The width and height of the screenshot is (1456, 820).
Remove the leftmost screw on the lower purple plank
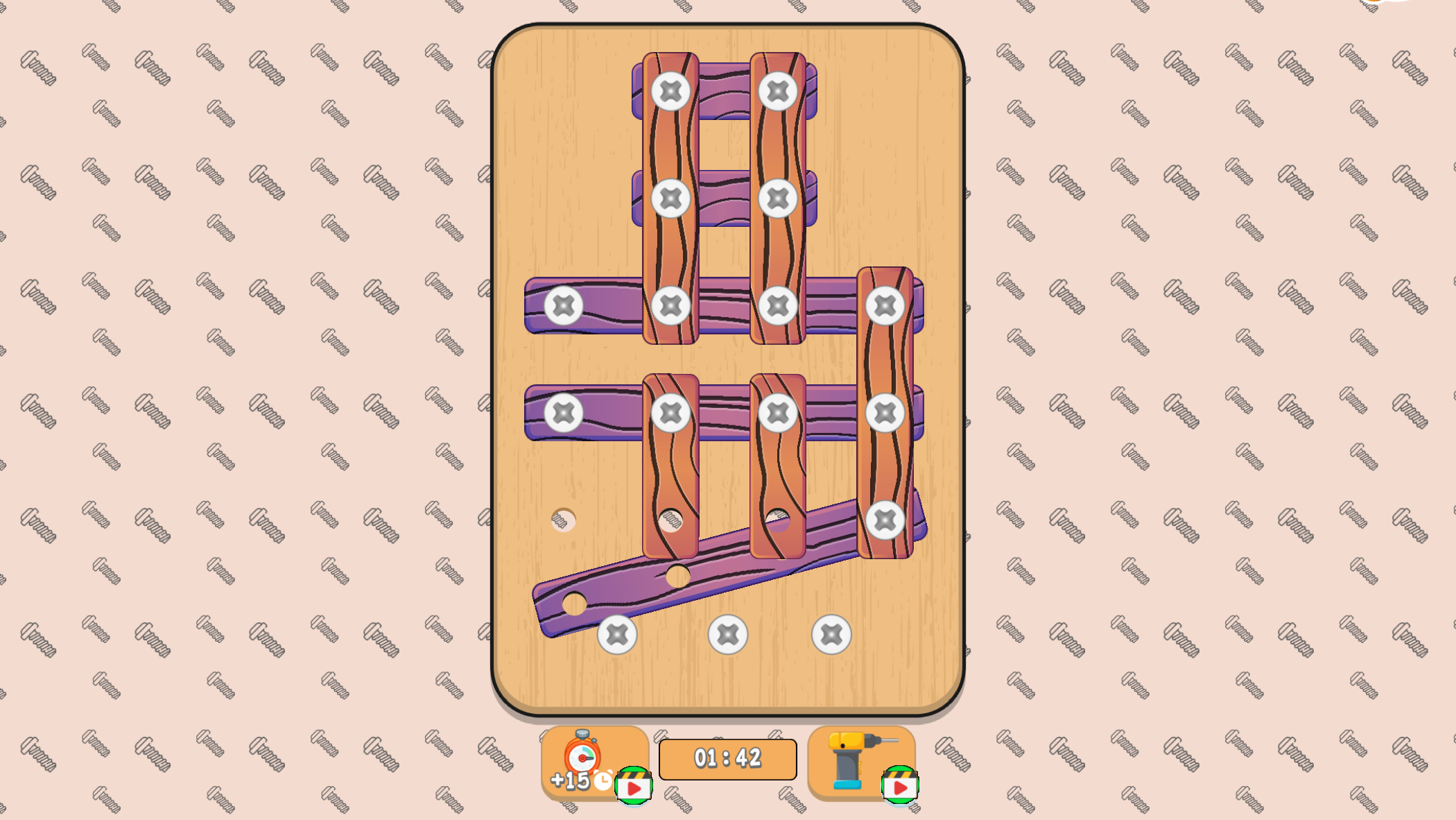tap(564, 411)
